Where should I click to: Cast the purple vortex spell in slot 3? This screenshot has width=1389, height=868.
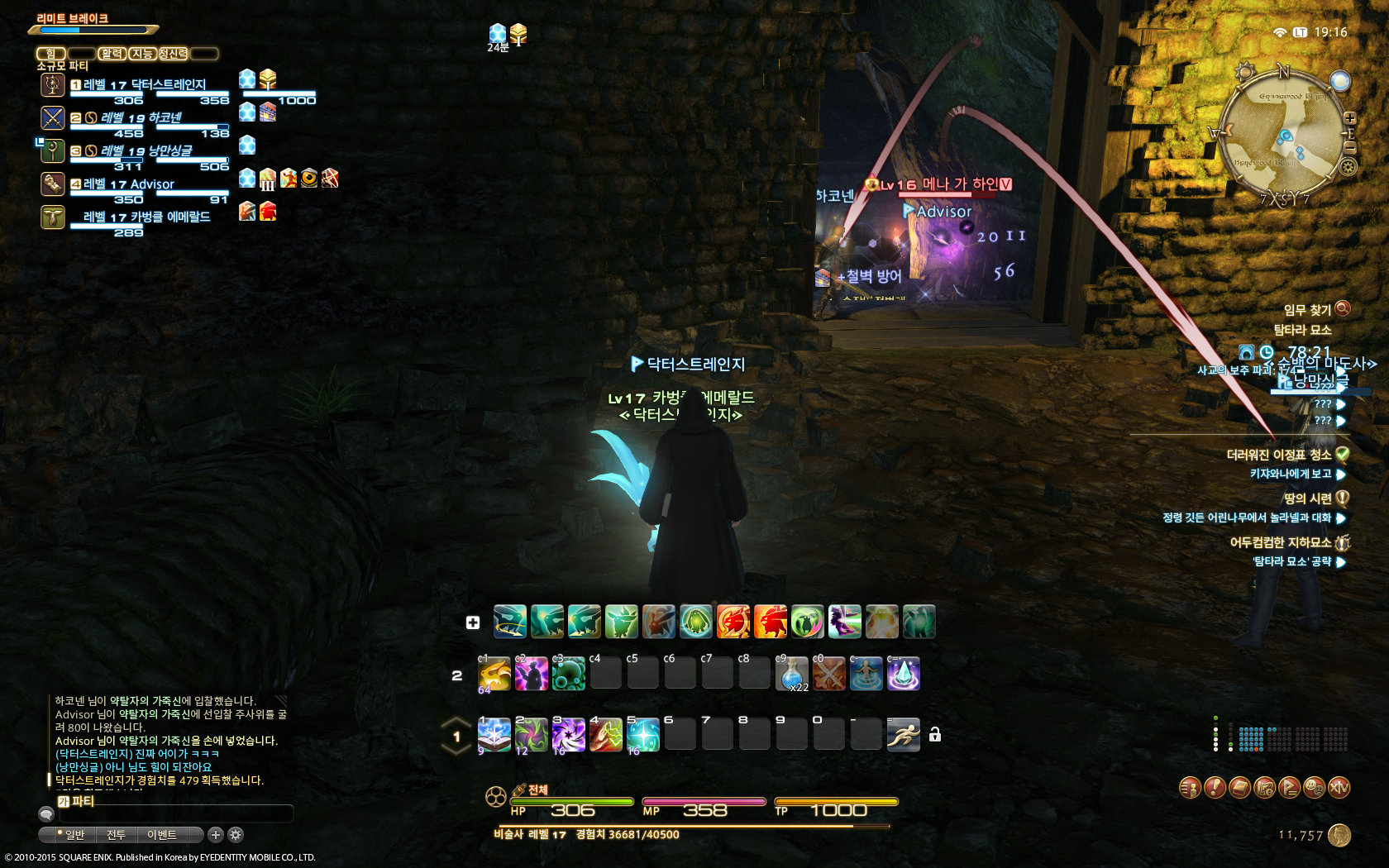coord(569,735)
